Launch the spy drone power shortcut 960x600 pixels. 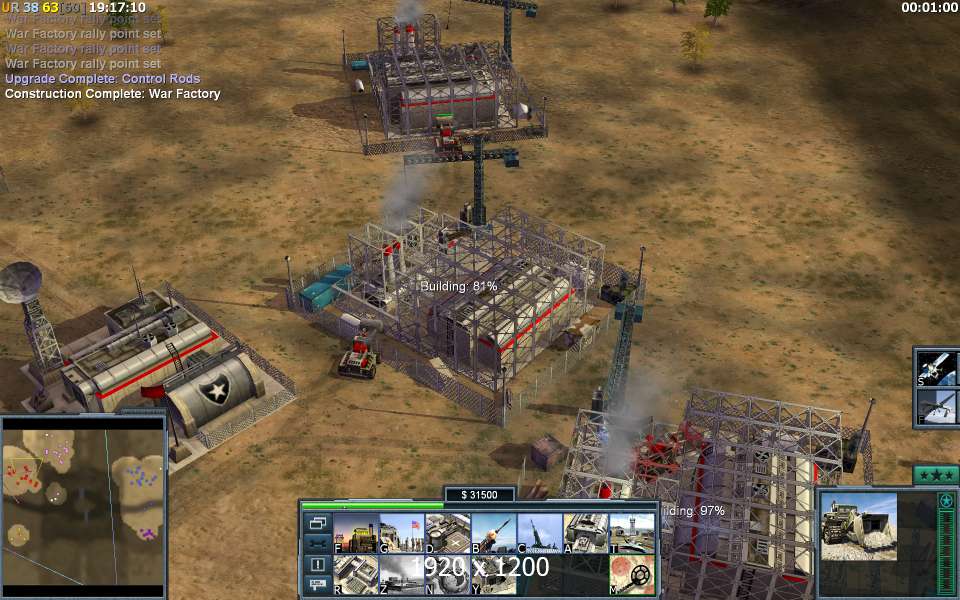click(x=937, y=406)
